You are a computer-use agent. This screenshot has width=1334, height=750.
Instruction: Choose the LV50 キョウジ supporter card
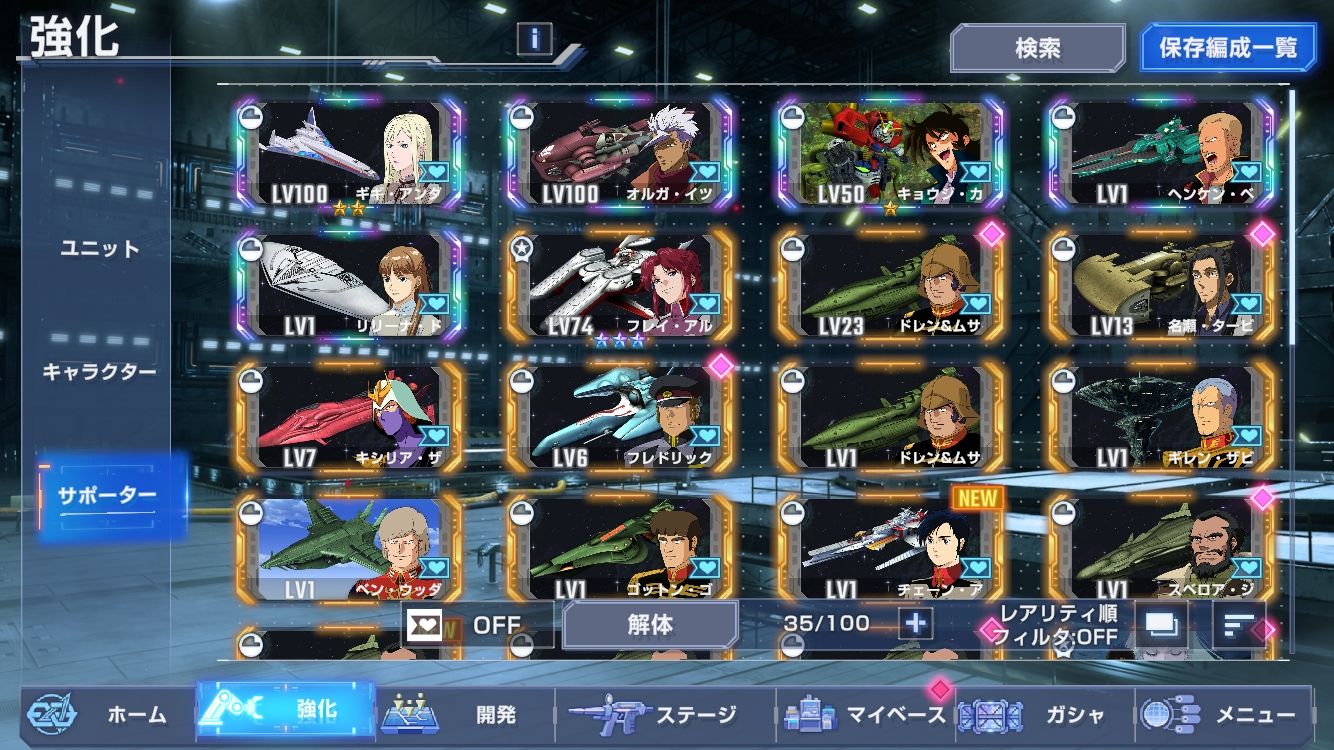[890, 152]
